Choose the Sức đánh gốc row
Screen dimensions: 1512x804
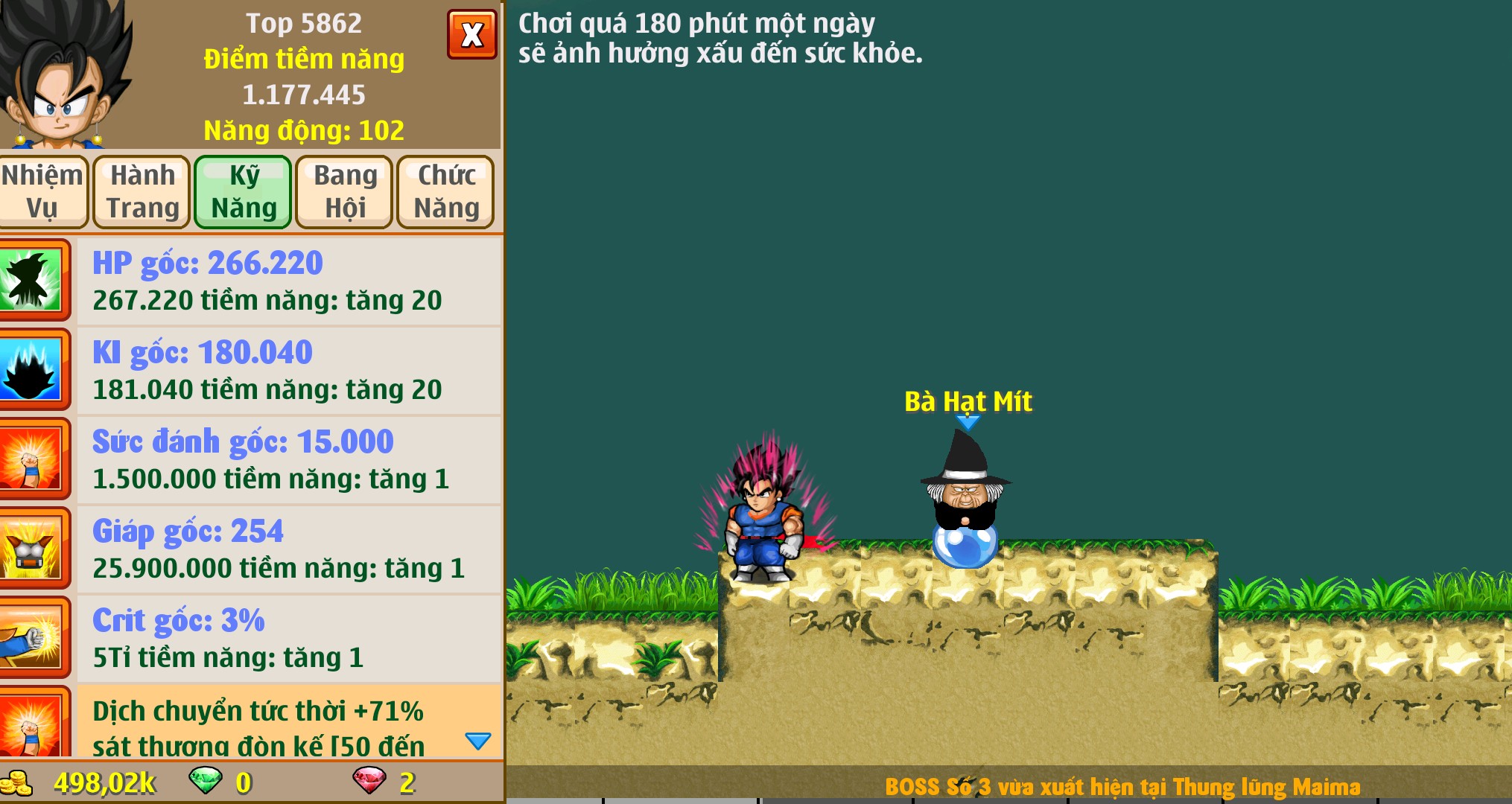coord(289,460)
